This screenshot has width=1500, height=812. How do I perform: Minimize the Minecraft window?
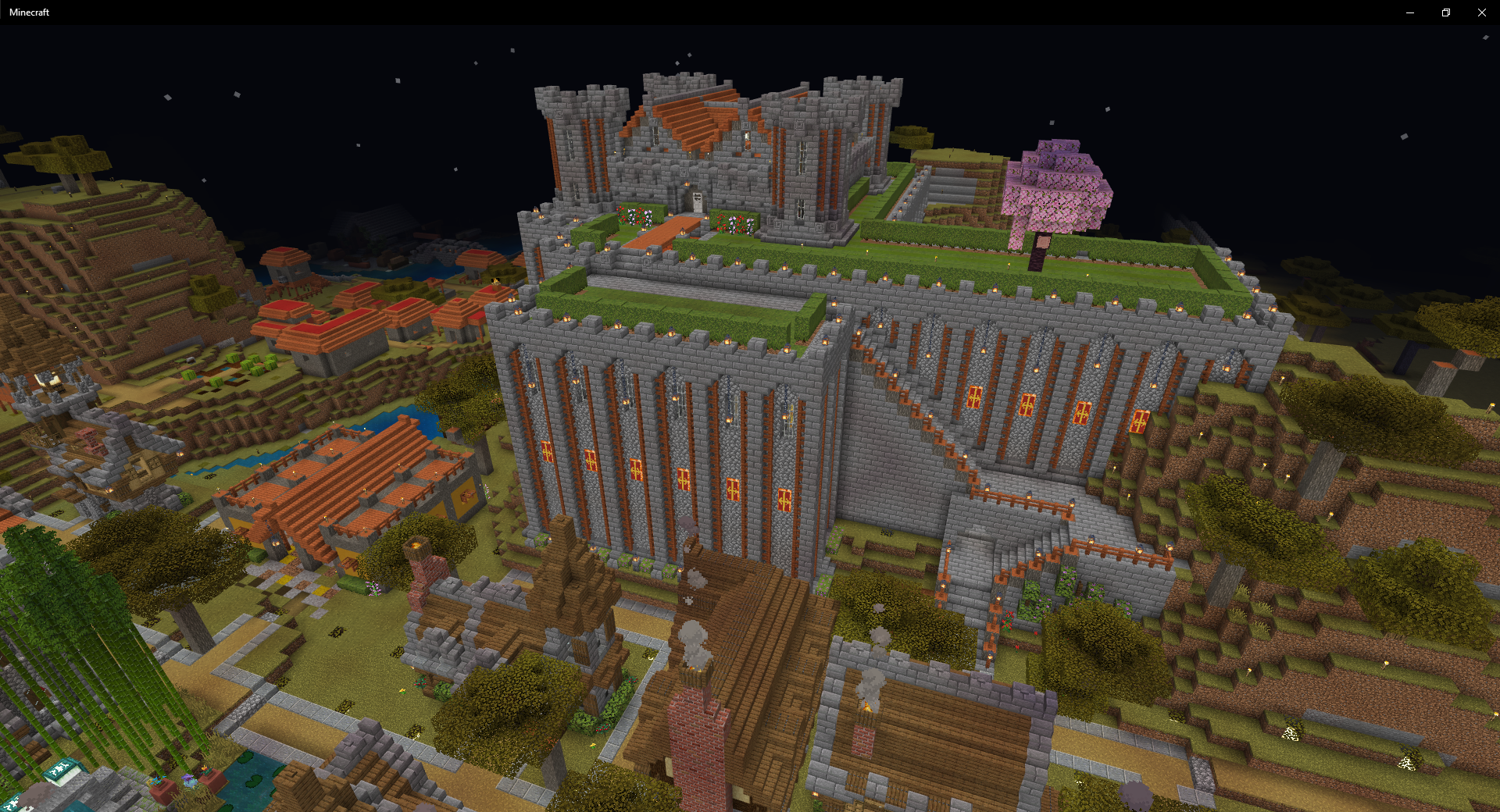tap(1410, 12)
